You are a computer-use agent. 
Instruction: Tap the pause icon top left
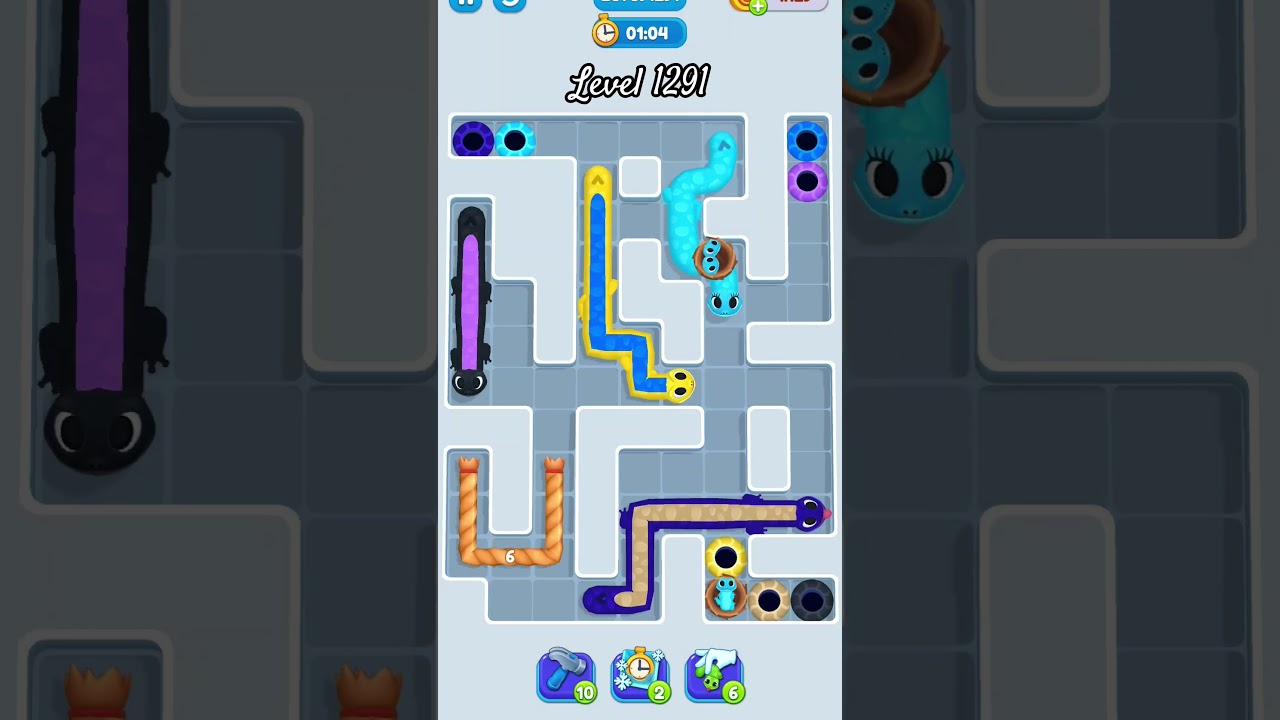(467, 5)
